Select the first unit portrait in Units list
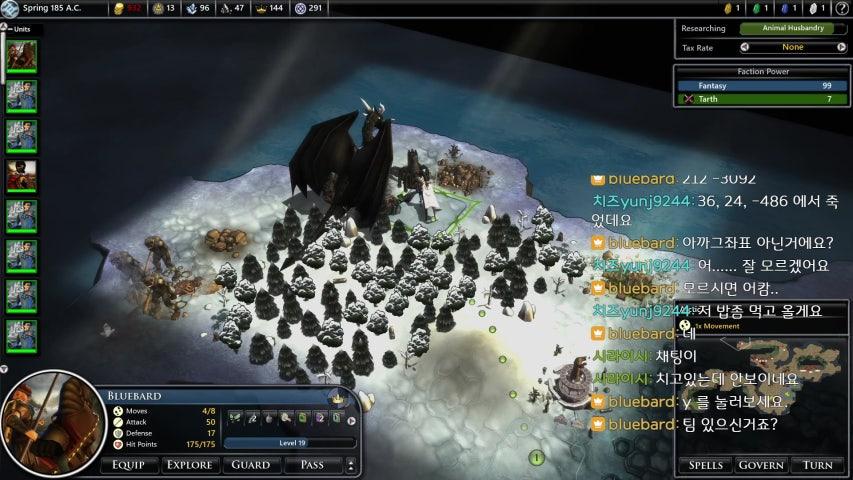Screen dimensions: 853x480 (x=21, y=56)
